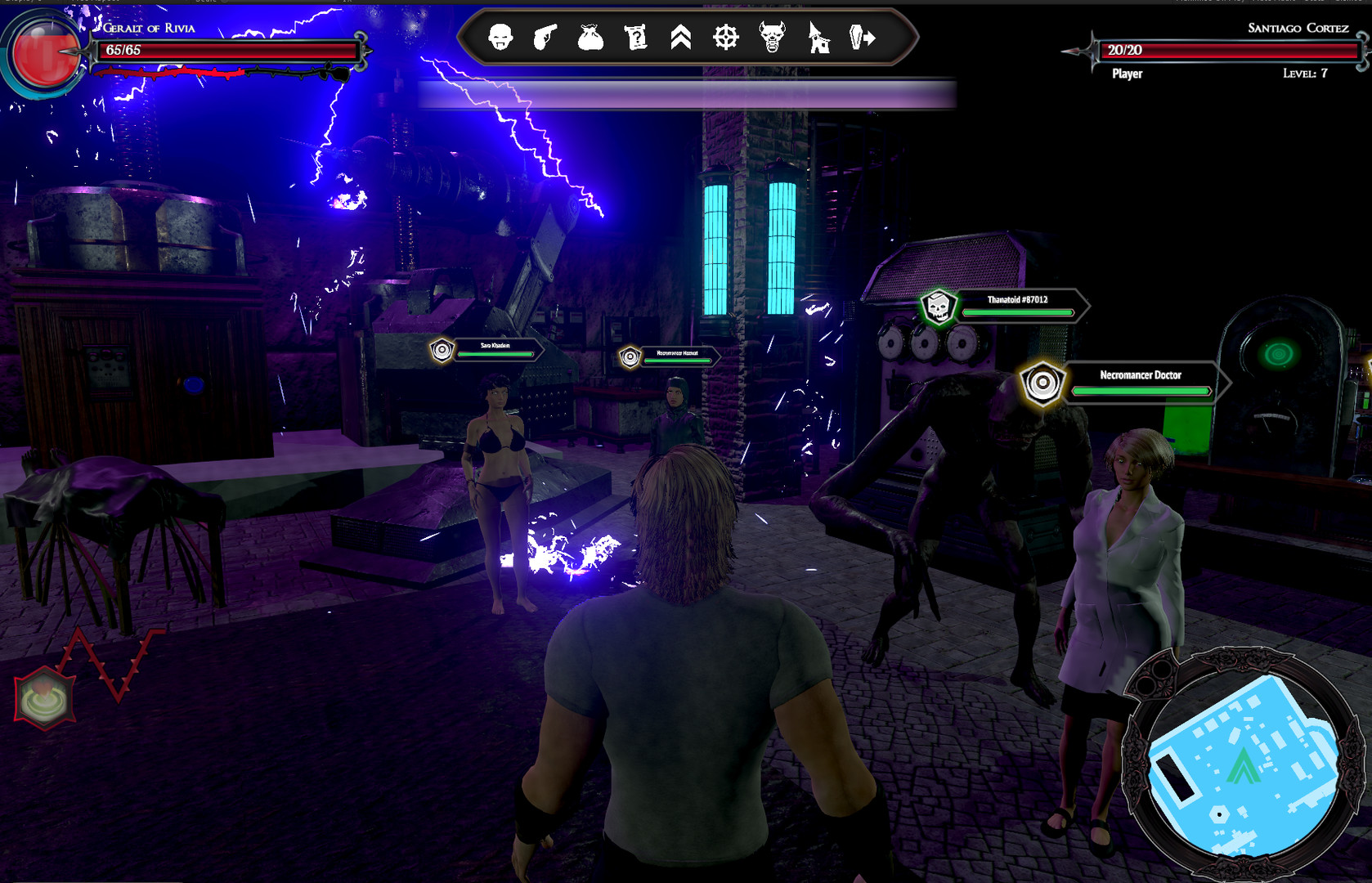Image resolution: width=1372 pixels, height=883 pixels.
Task: Select the pistol weapon icon in the toolbar
Action: (546, 38)
